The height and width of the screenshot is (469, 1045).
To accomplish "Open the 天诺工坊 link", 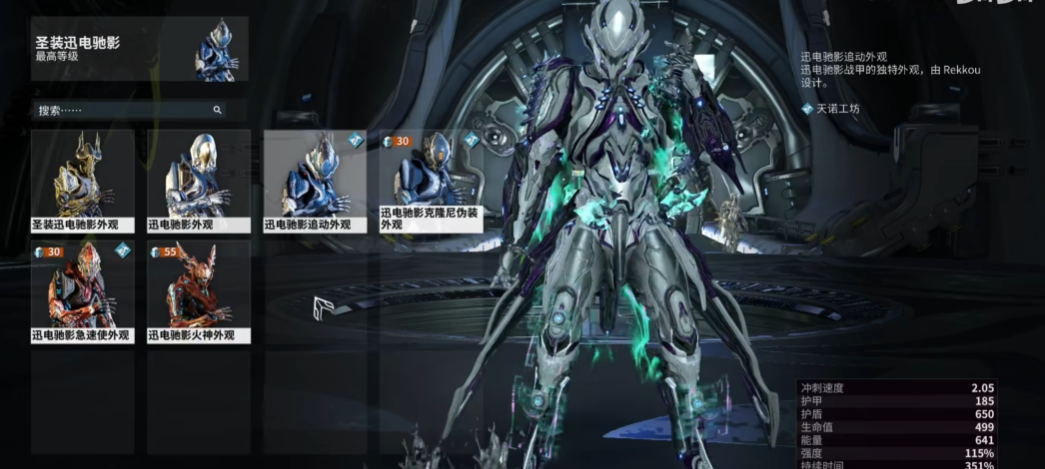I will (x=836, y=109).
